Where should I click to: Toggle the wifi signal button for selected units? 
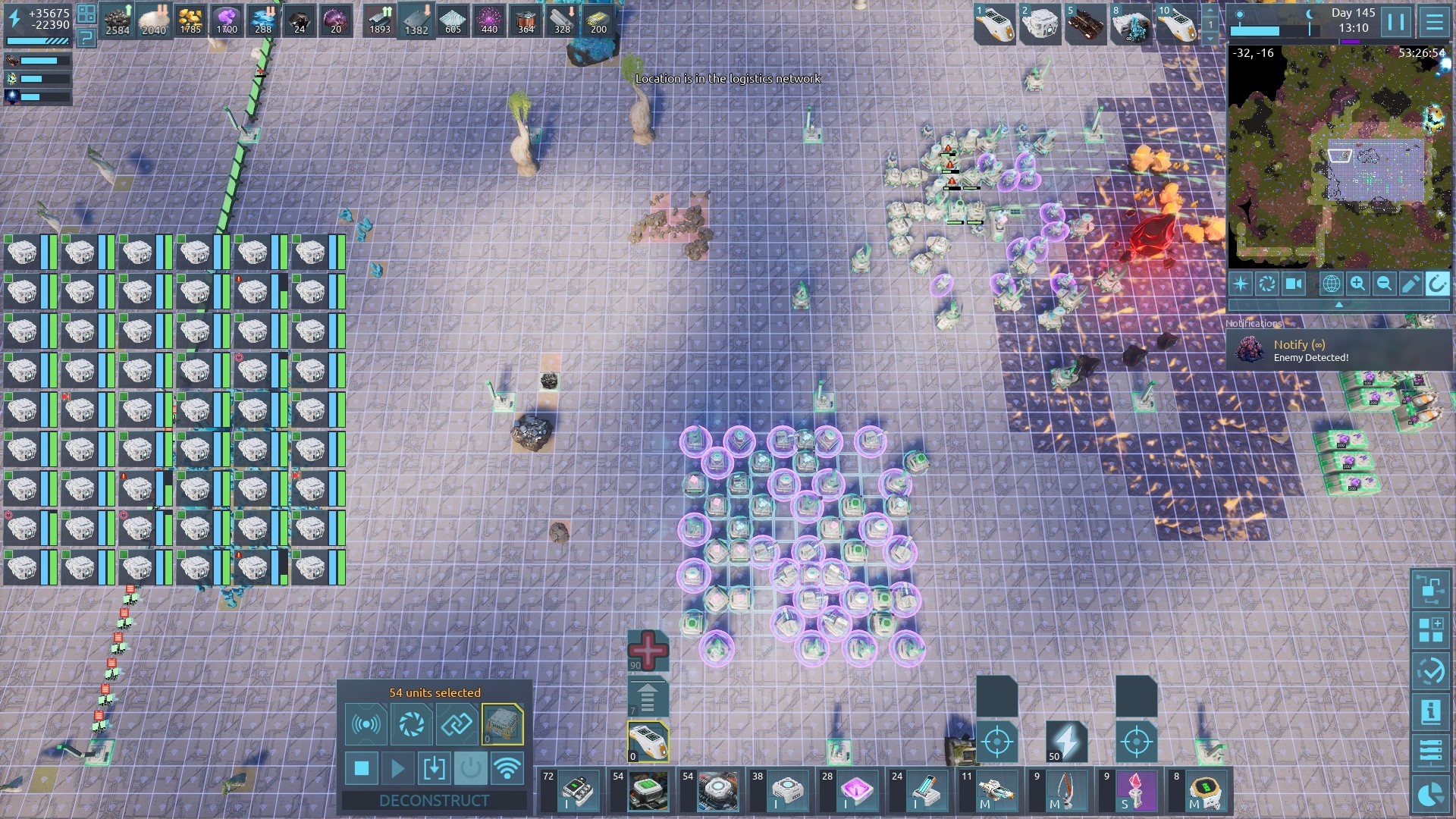507,769
